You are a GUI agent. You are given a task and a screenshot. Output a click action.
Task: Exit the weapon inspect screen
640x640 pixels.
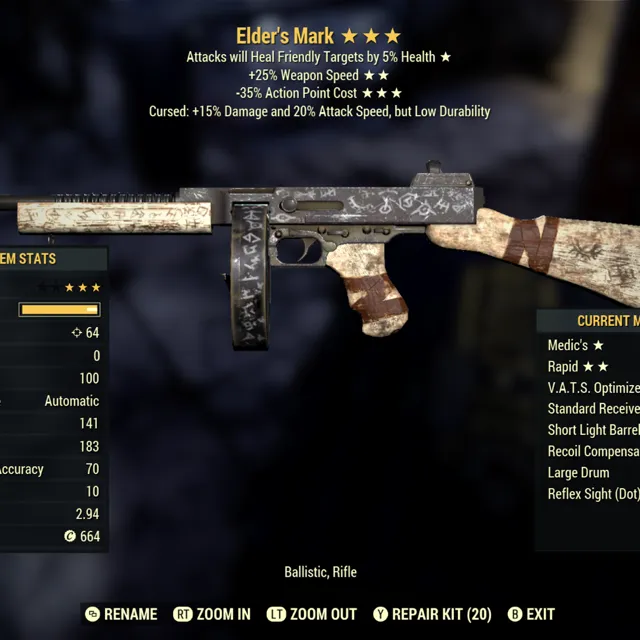coord(531,614)
